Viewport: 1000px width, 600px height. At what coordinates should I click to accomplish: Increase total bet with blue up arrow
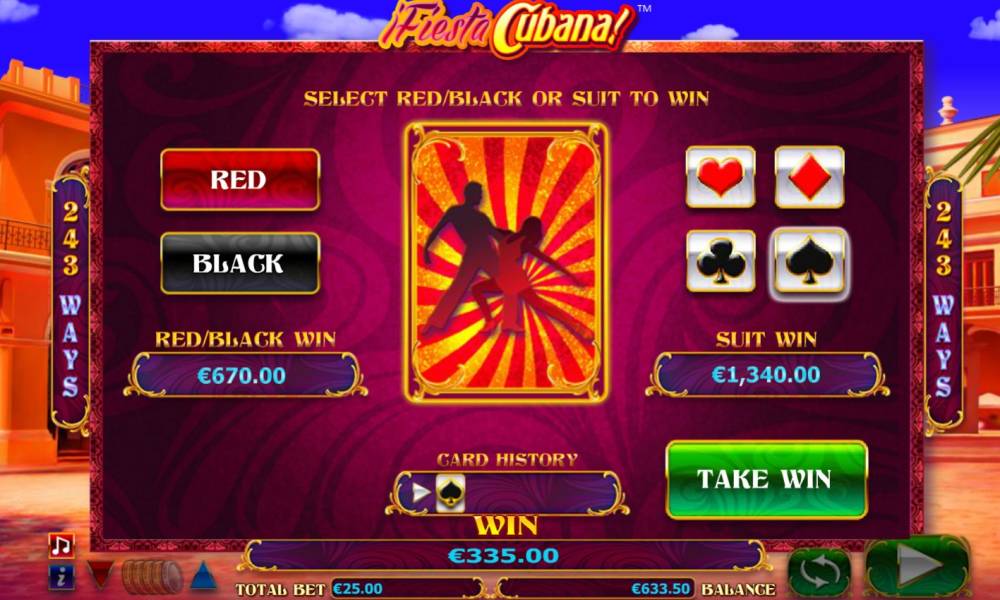click(204, 576)
